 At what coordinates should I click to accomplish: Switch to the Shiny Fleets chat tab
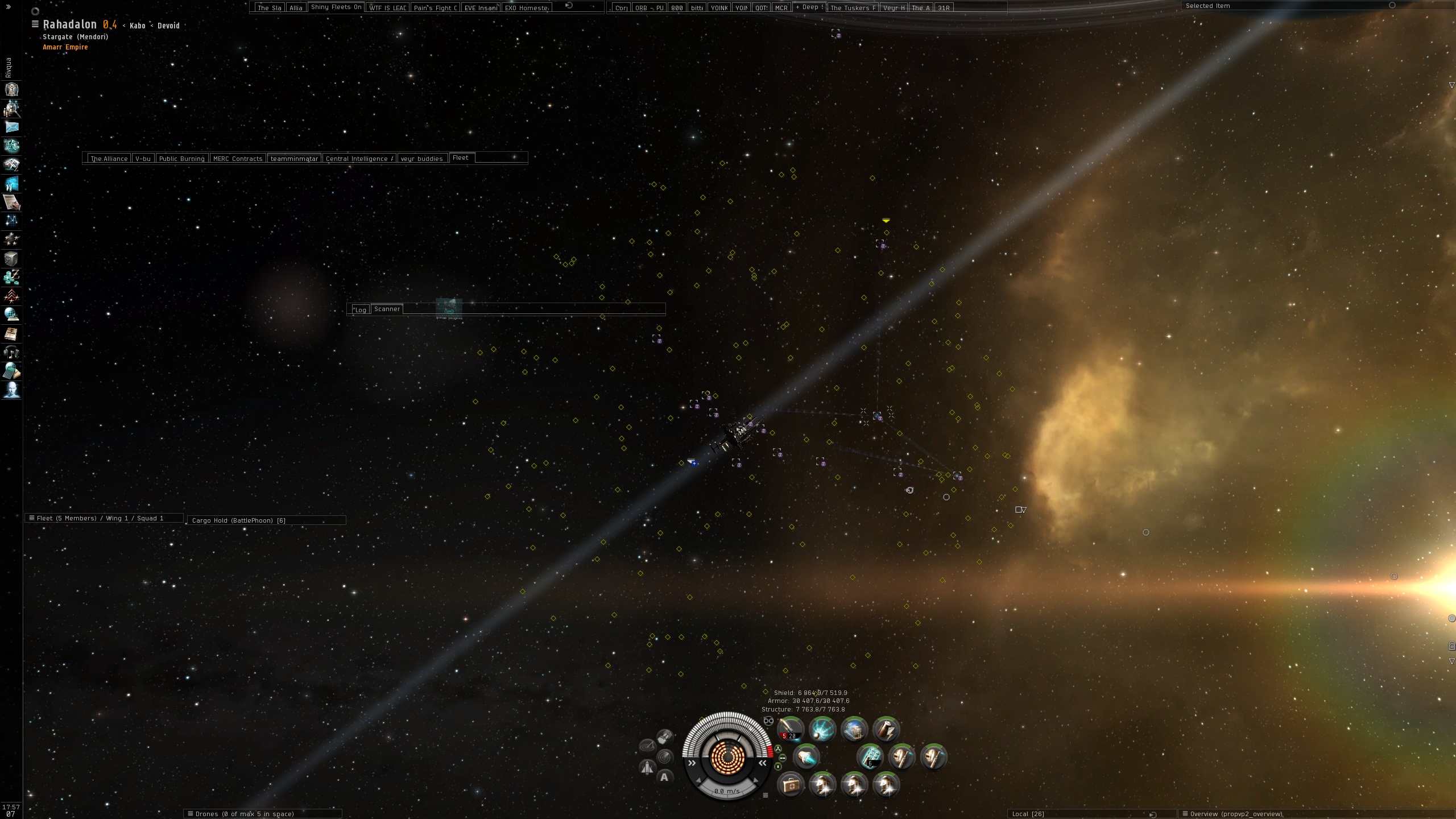(x=336, y=7)
